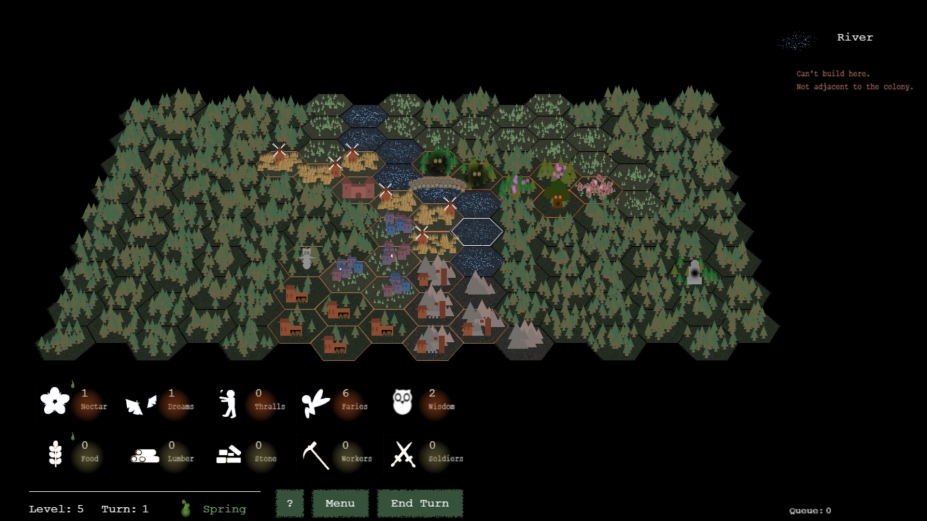
Task: Select the Faries fairy icon
Action: click(316, 402)
